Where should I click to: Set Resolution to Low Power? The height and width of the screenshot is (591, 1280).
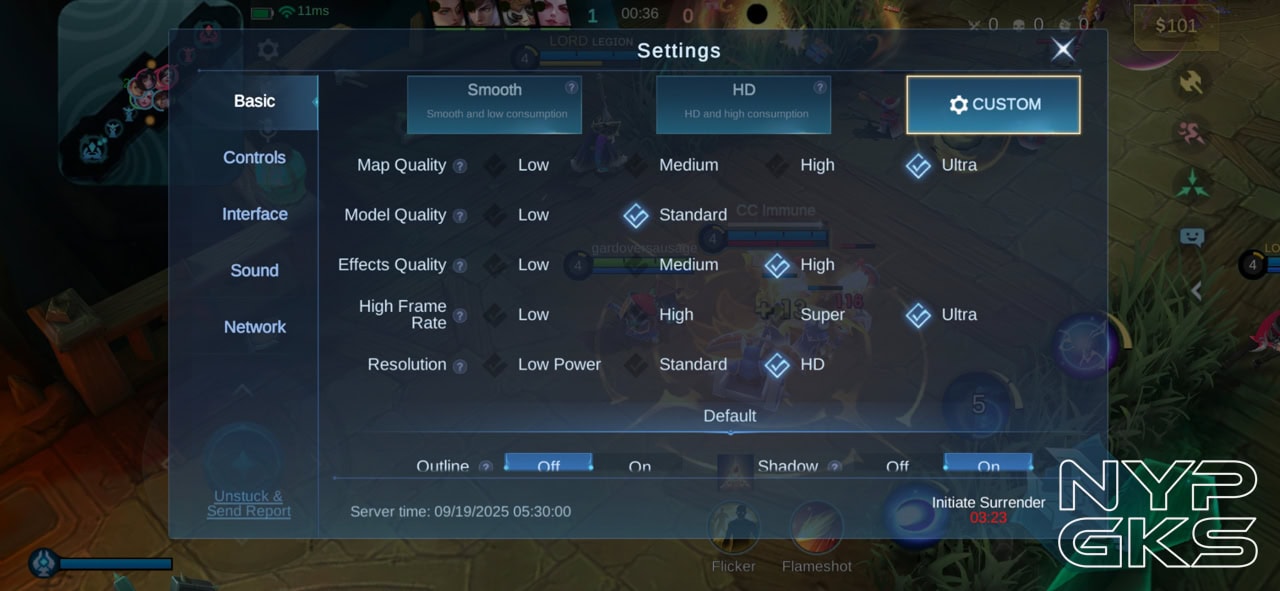545,365
